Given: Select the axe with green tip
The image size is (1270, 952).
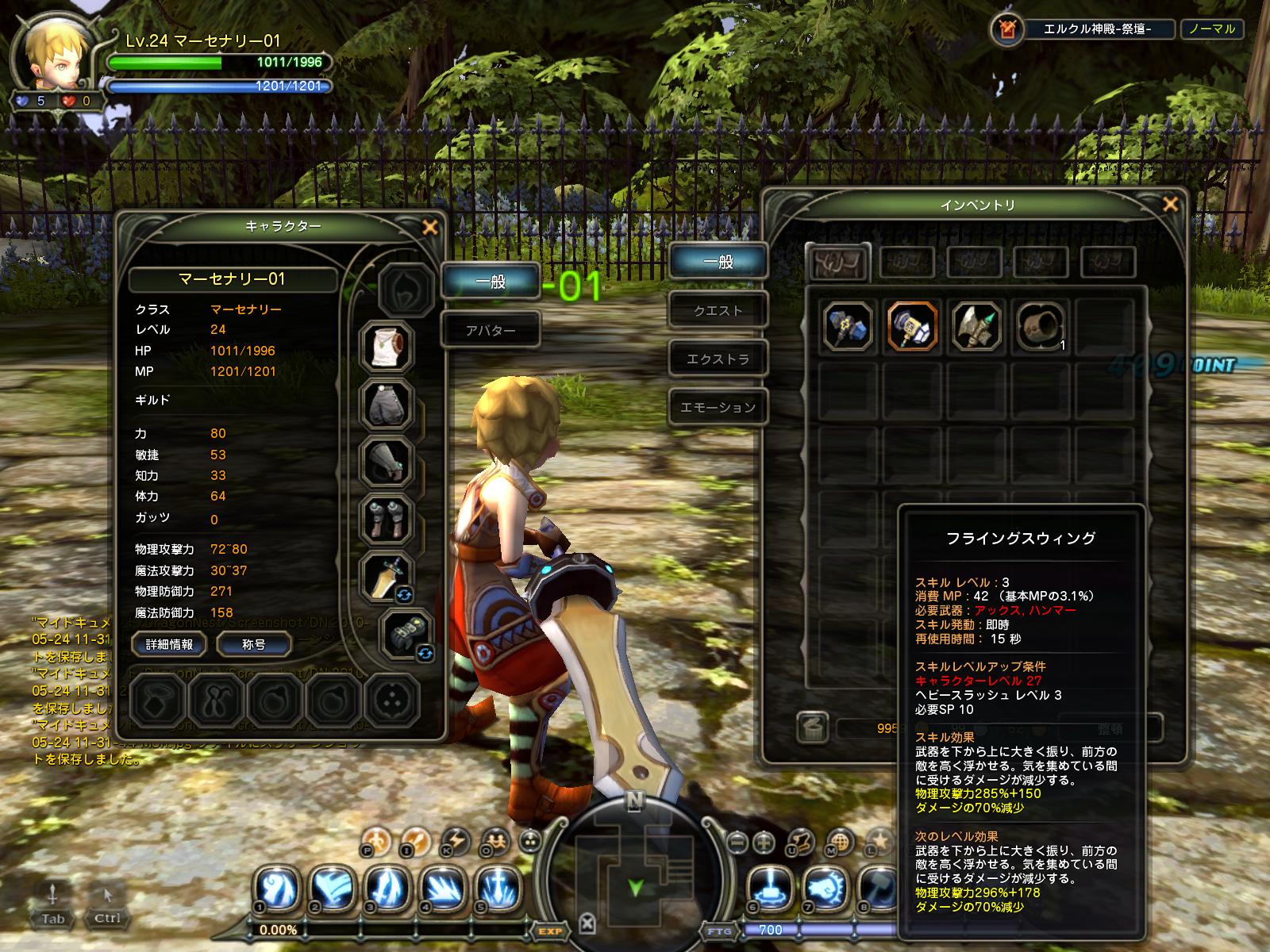Looking at the screenshot, I should coord(976,326).
